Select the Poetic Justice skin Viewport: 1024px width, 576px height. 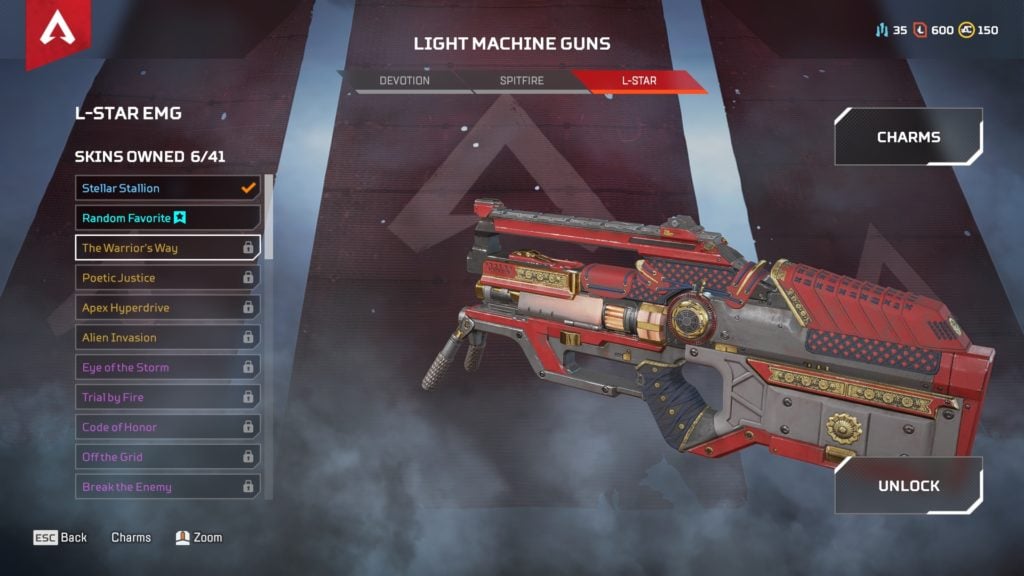click(168, 277)
